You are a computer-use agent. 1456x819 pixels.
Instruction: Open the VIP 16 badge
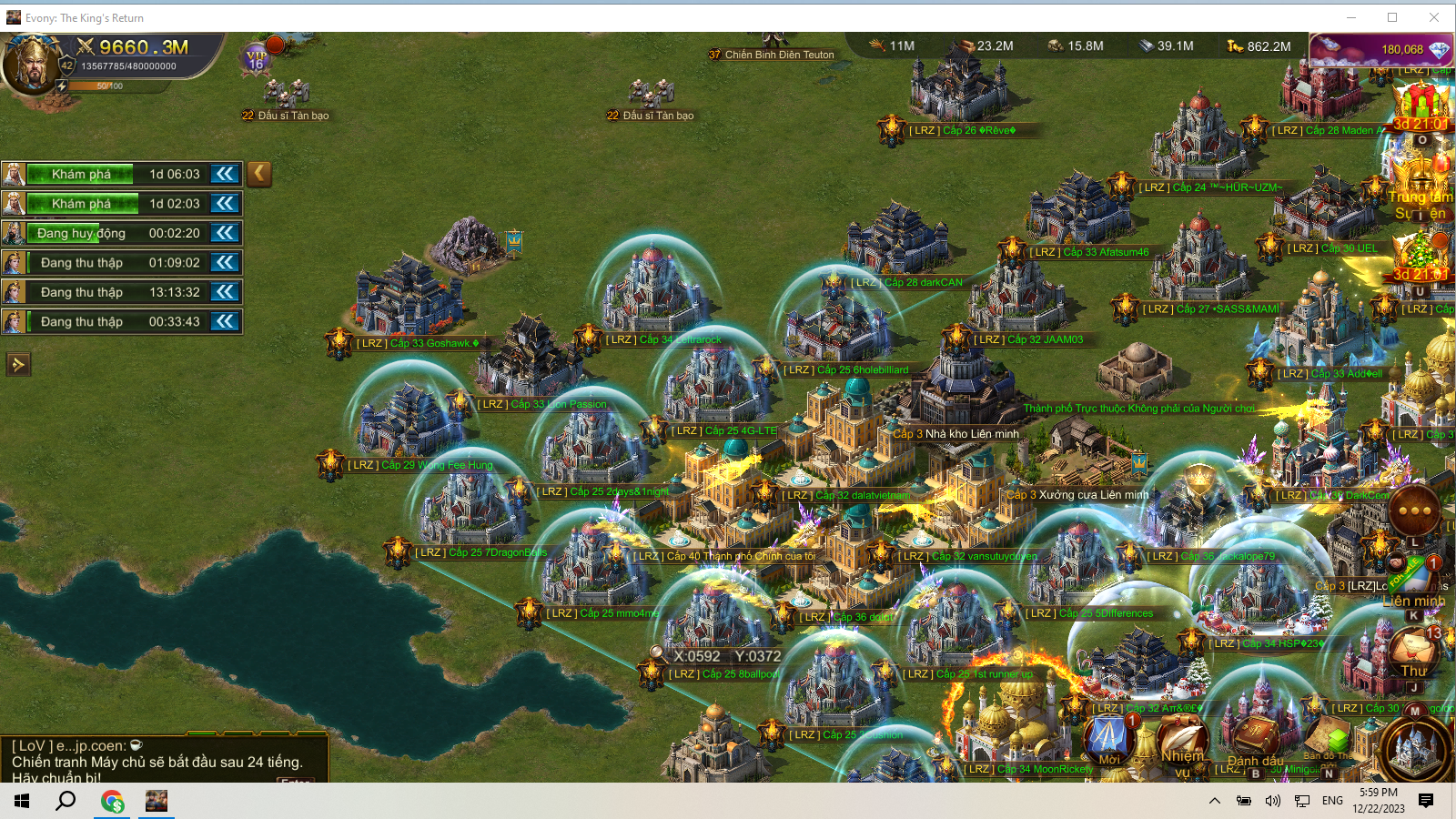click(257, 60)
